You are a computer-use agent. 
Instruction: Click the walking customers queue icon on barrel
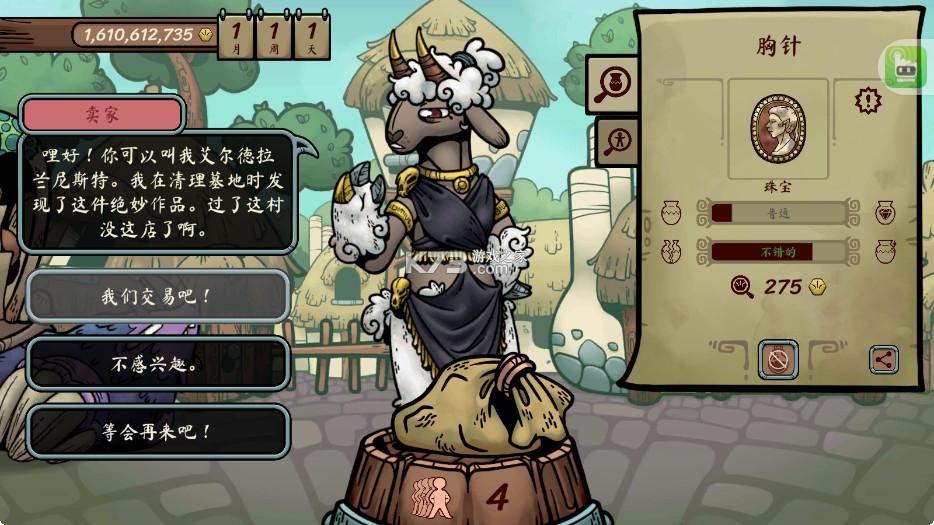click(433, 497)
